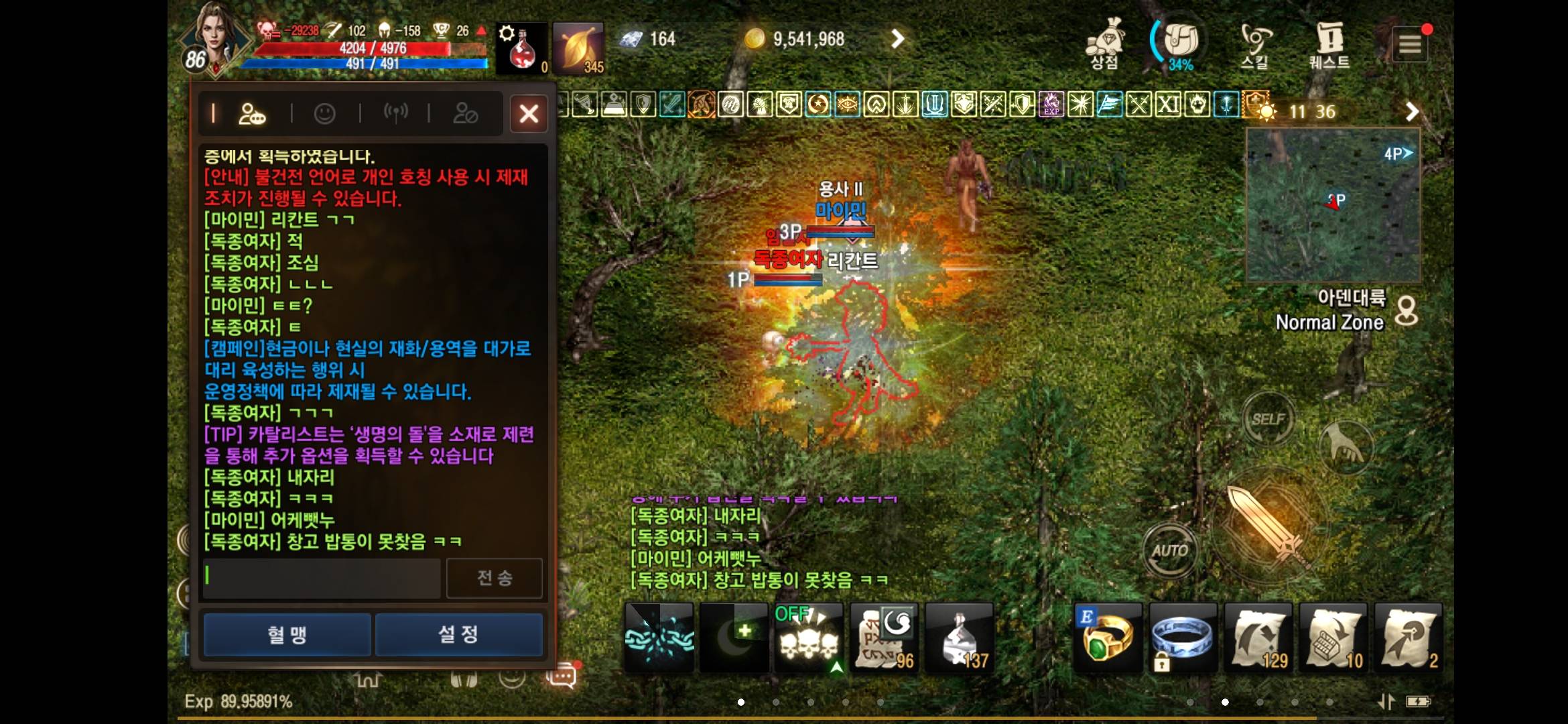
Task: Open chat 설정 settings
Action: click(458, 635)
